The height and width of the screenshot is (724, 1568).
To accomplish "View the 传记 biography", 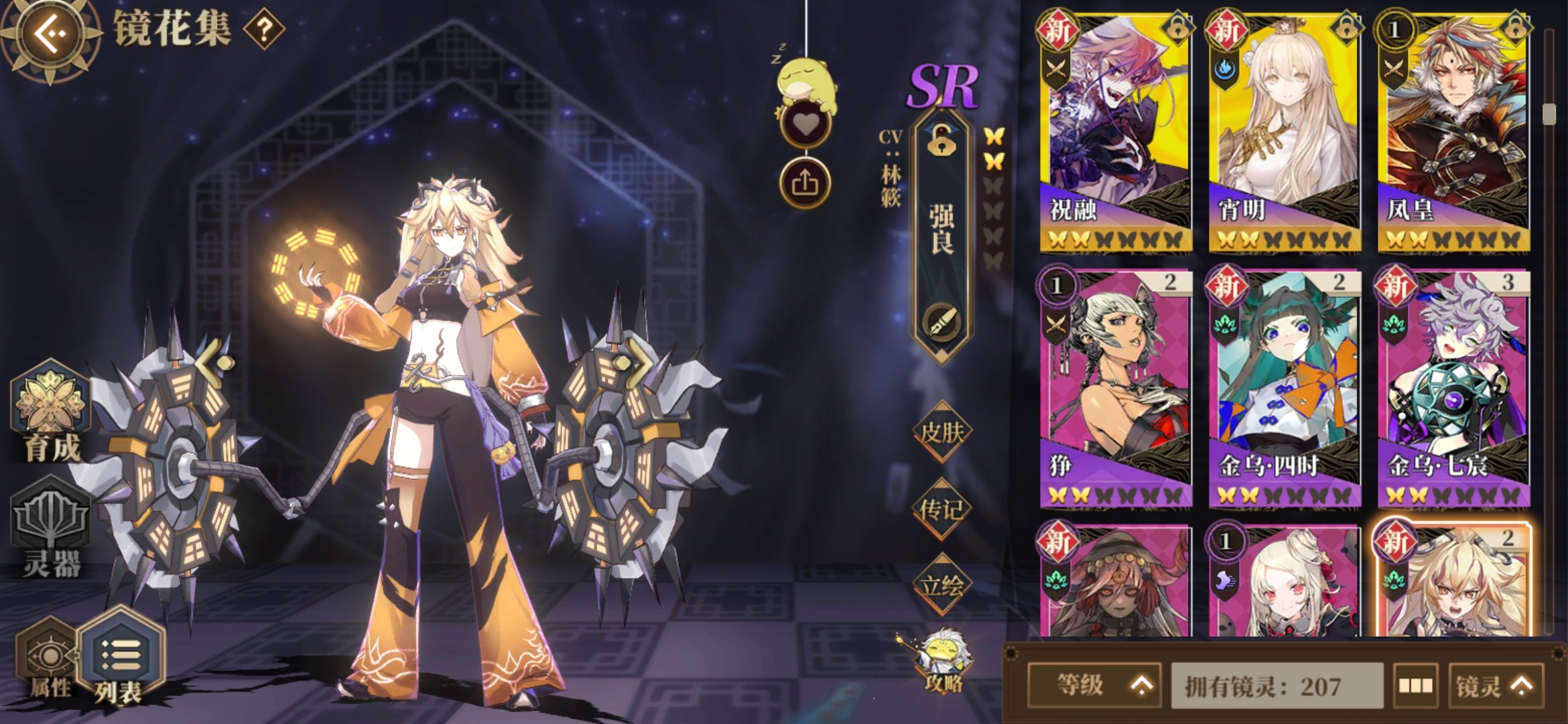I will point(941,509).
